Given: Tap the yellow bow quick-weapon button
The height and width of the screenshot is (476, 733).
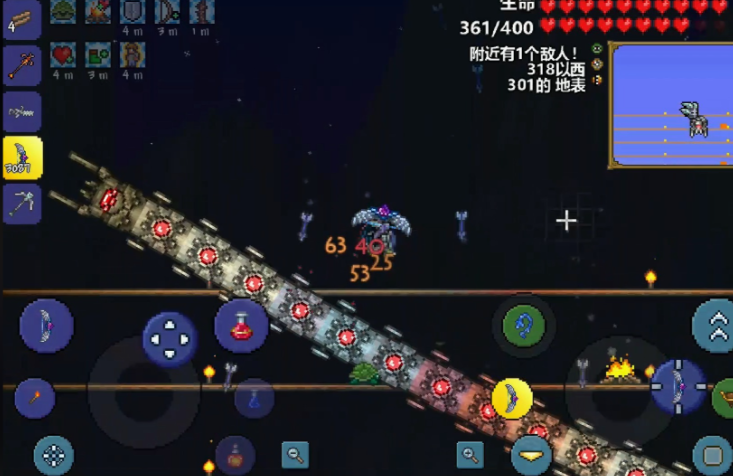Looking at the screenshot, I should [511, 399].
